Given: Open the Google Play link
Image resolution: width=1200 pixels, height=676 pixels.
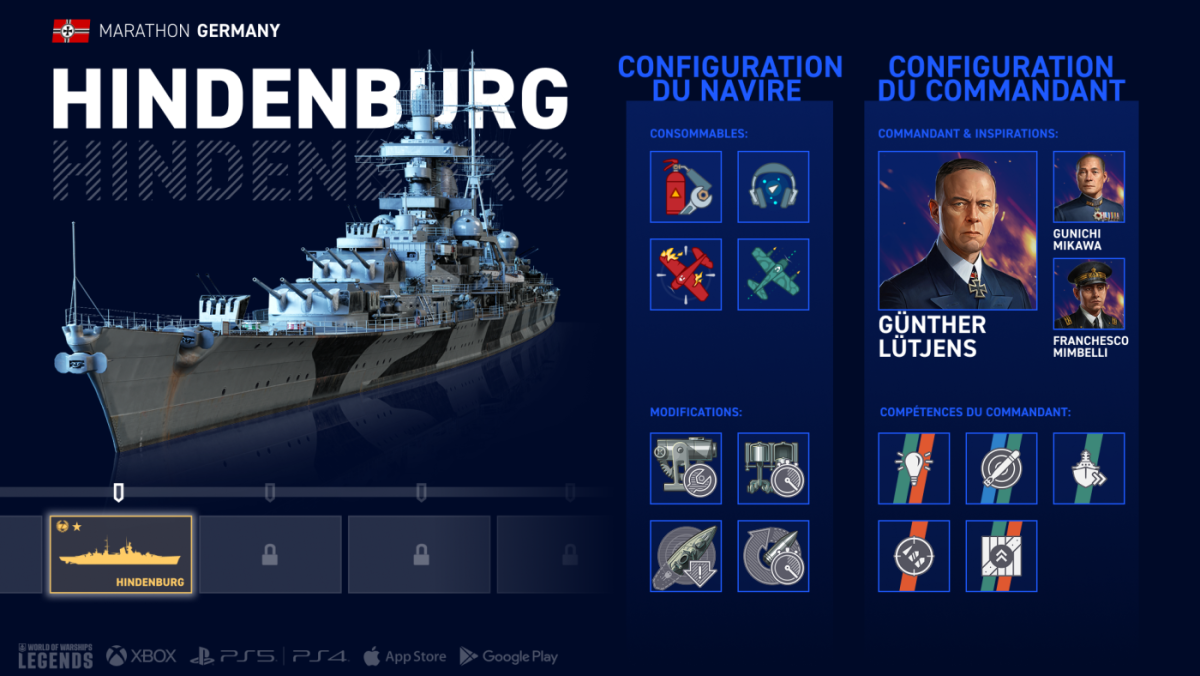Looking at the screenshot, I should 508,657.
